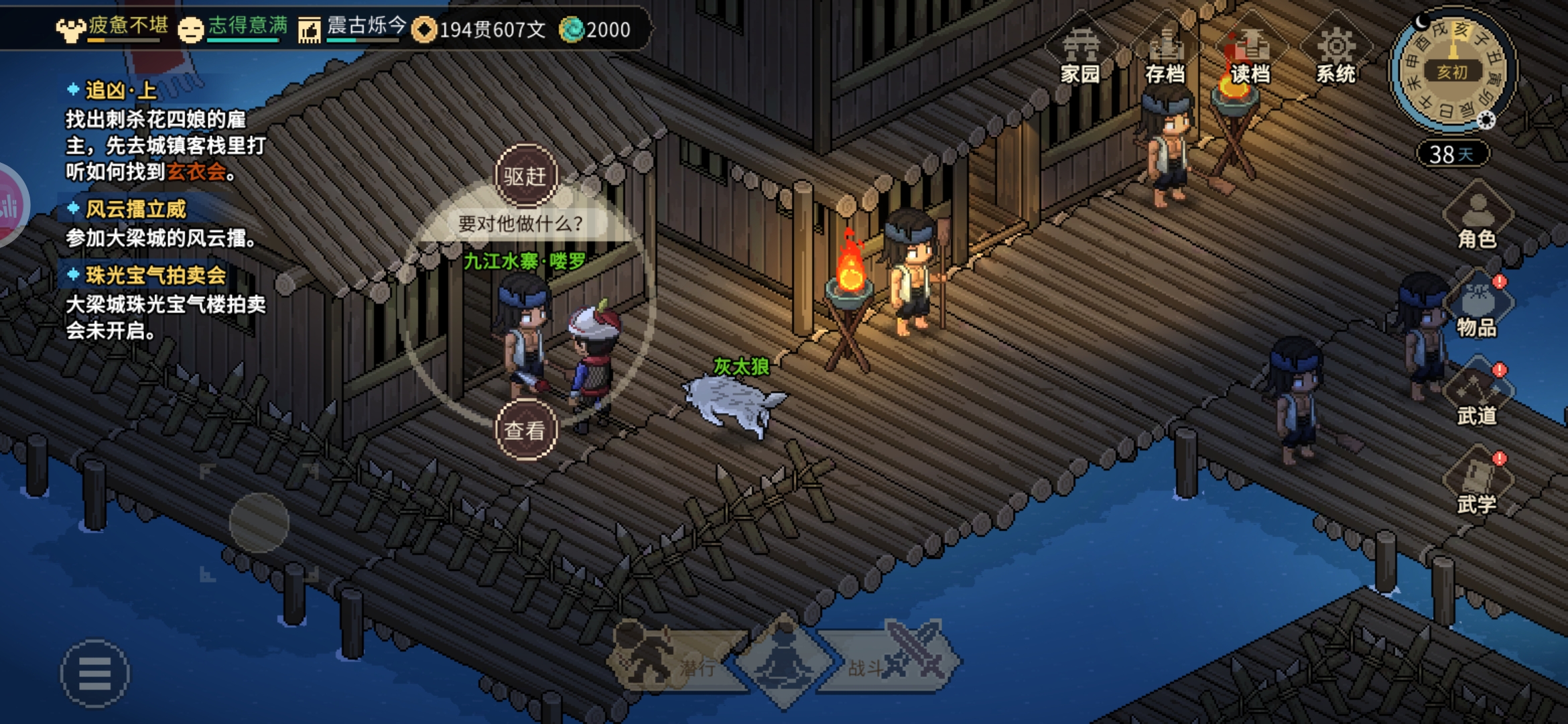
Task: Tap the 疲惫不堪 fatigue status icon
Action: tap(70, 29)
